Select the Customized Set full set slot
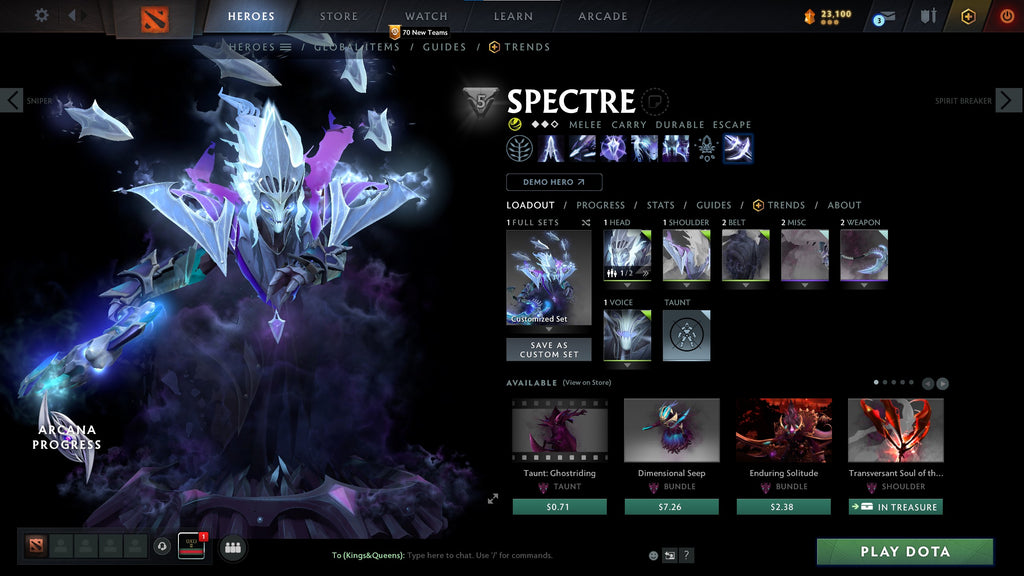 click(548, 277)
